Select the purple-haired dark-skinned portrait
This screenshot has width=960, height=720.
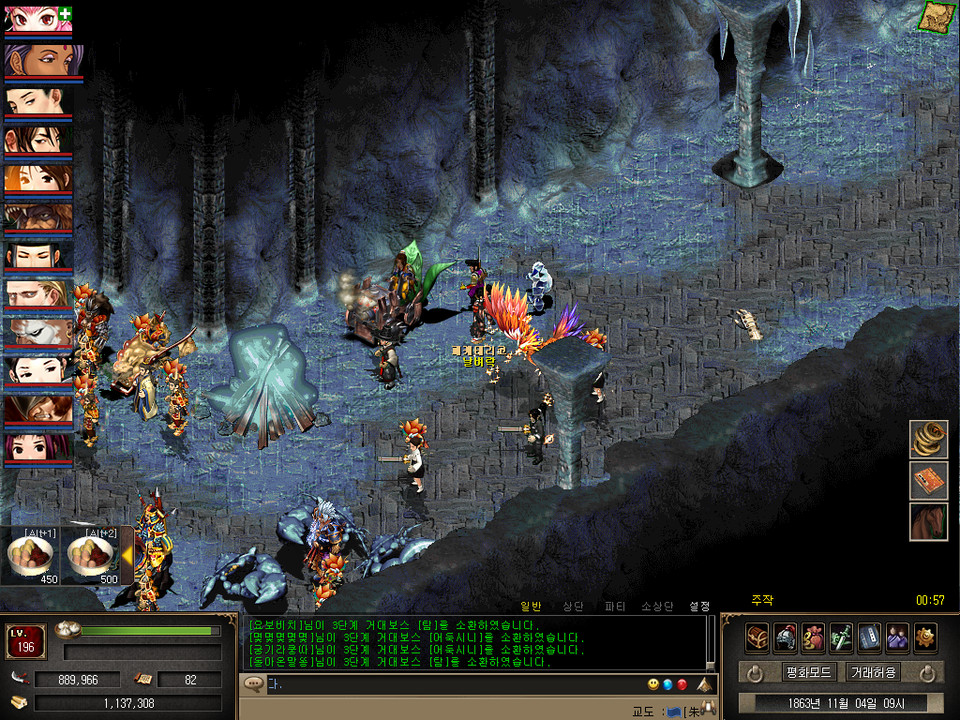(37, 59)
